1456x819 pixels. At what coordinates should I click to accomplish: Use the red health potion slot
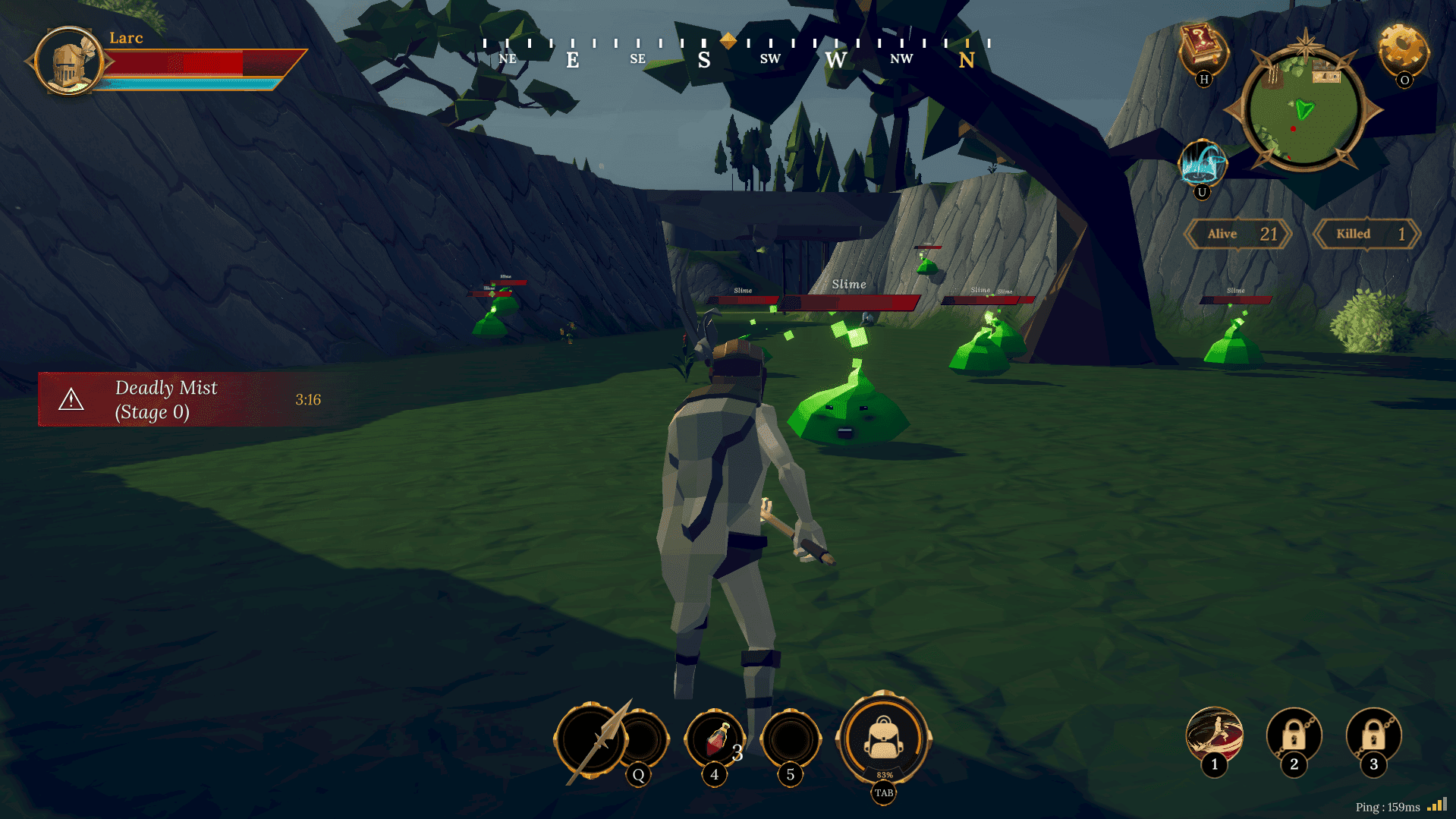715,739
